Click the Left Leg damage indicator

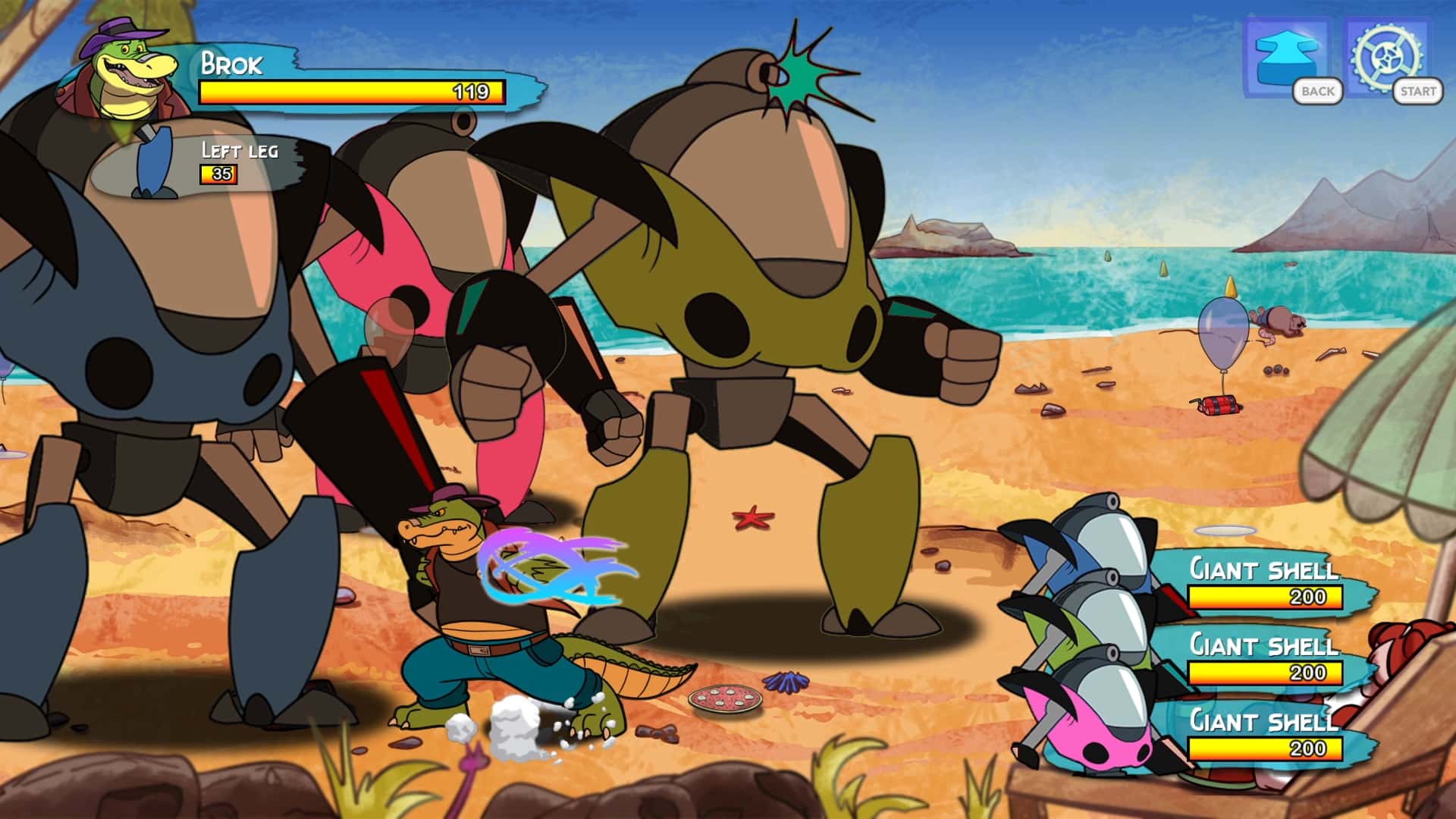click(227, 163)
